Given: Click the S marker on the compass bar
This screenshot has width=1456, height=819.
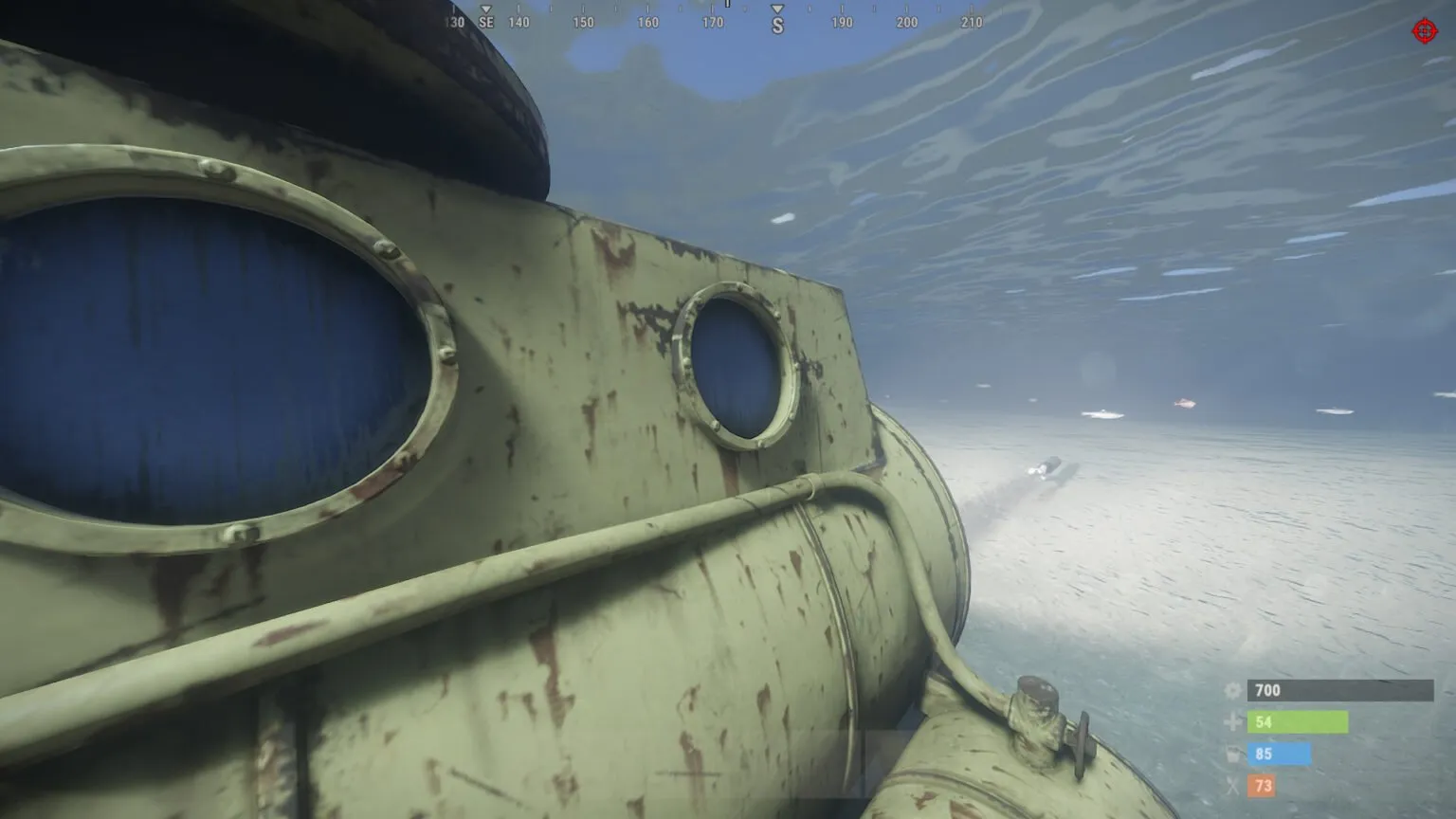Looking at the screenshot, I should (x=777, y=22).
